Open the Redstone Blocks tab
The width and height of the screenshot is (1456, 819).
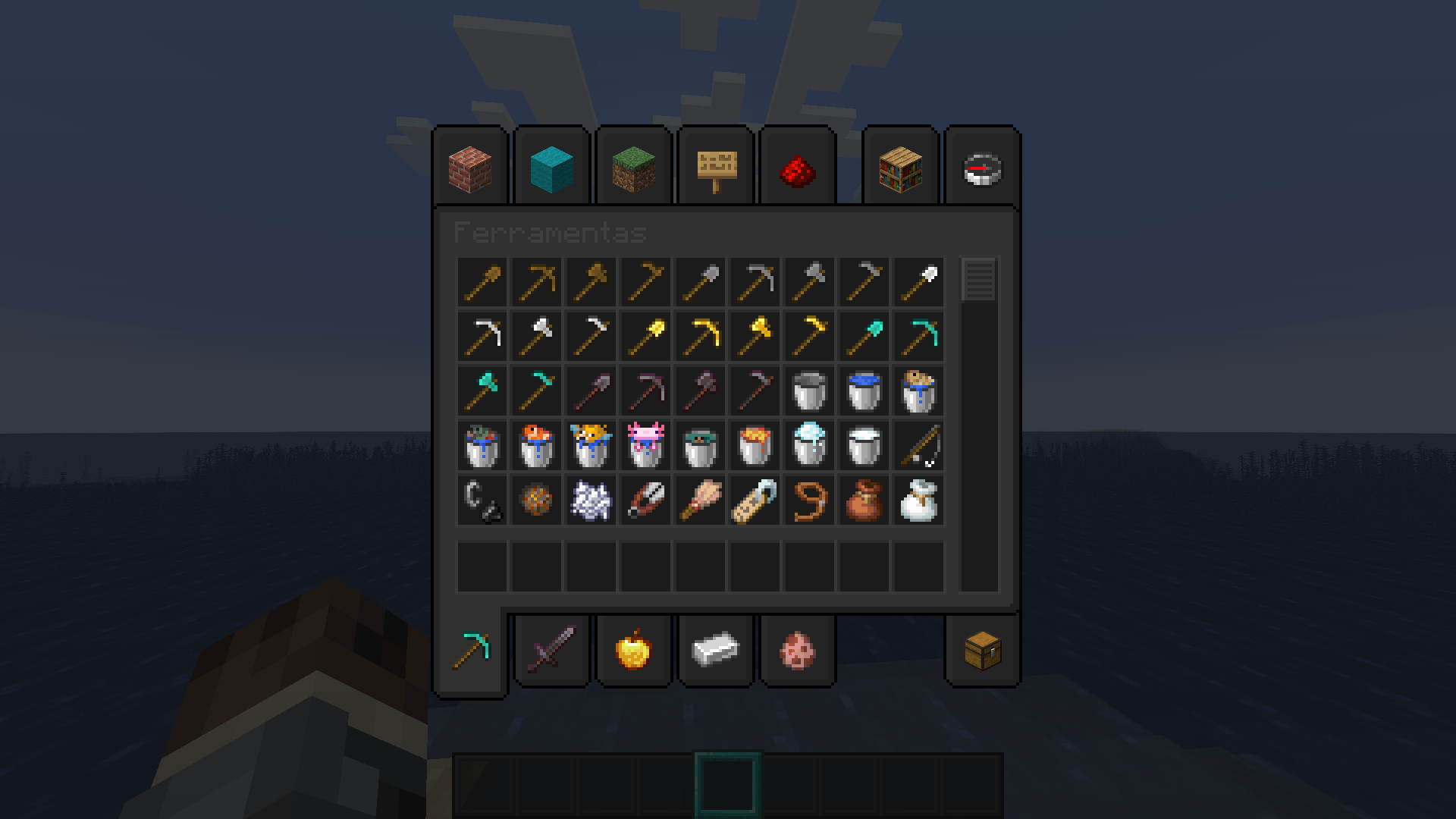(799, 168)
